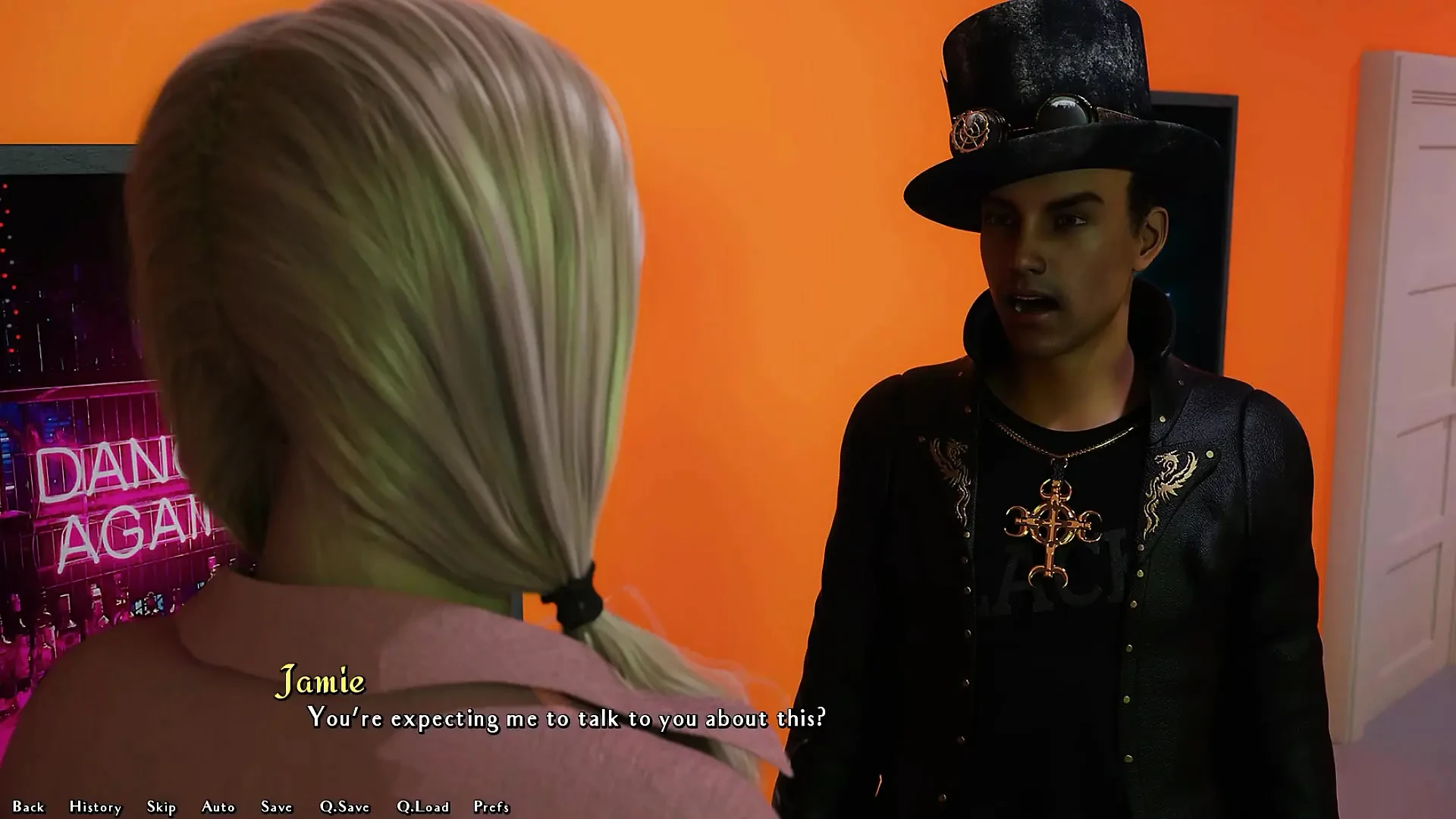Toggle Auto advance mode
This screenshot has width=1456, height=819.
tap(218, 807)
